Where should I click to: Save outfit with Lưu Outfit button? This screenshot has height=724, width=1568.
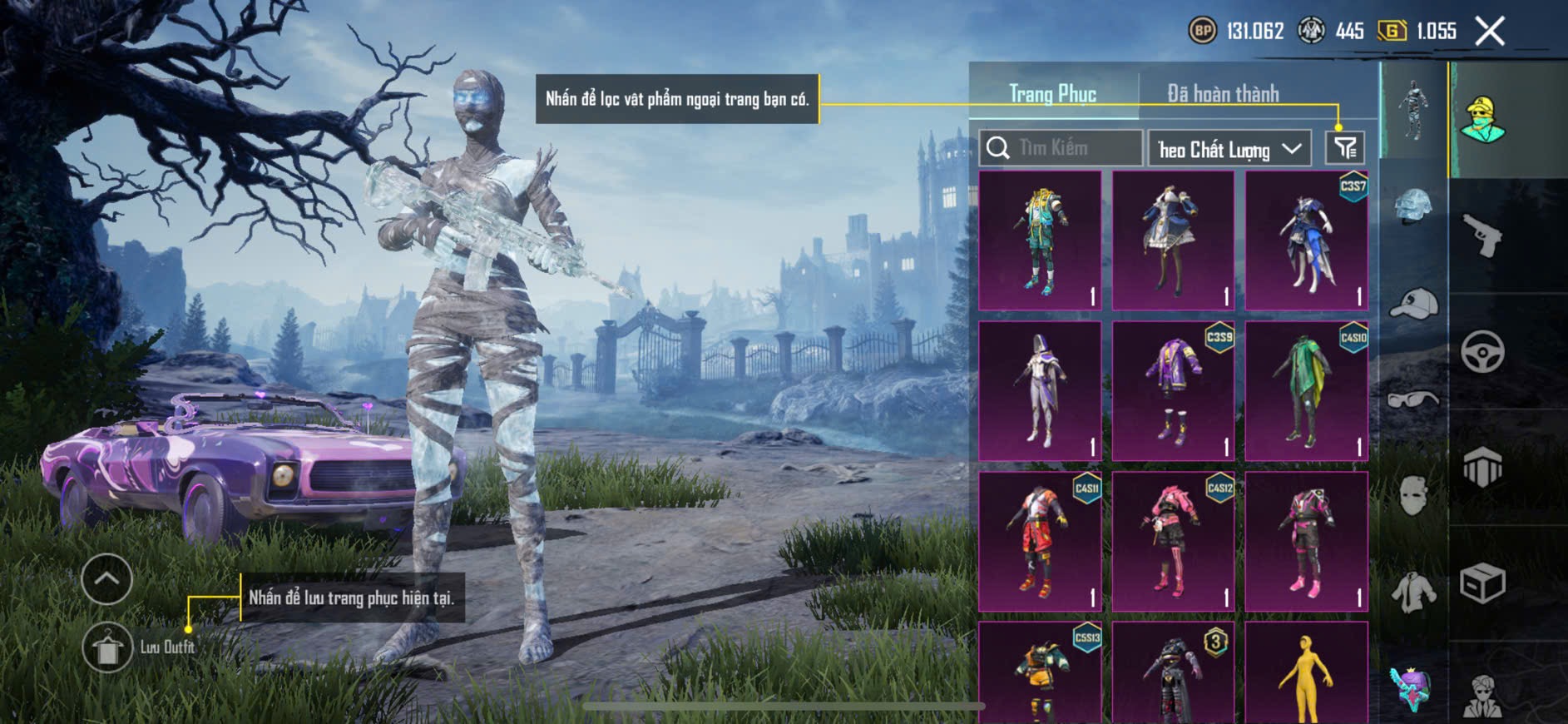(108, 647)
